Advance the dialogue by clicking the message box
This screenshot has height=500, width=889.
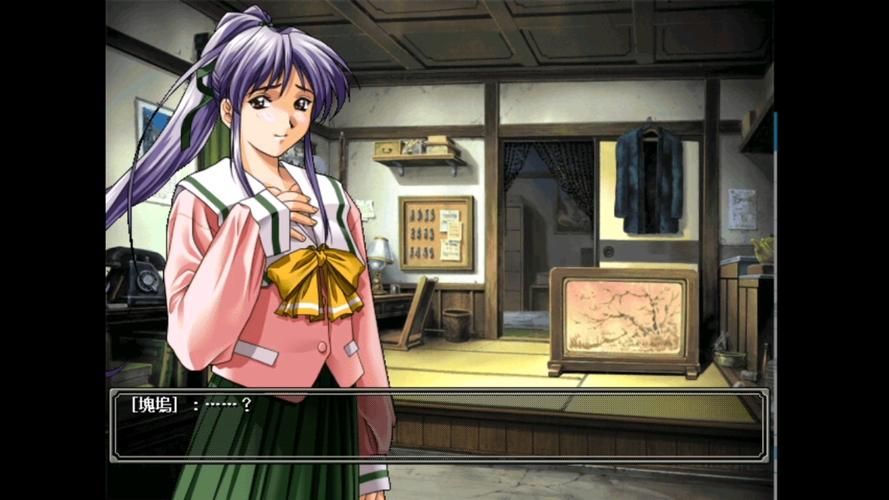[439, 425]
